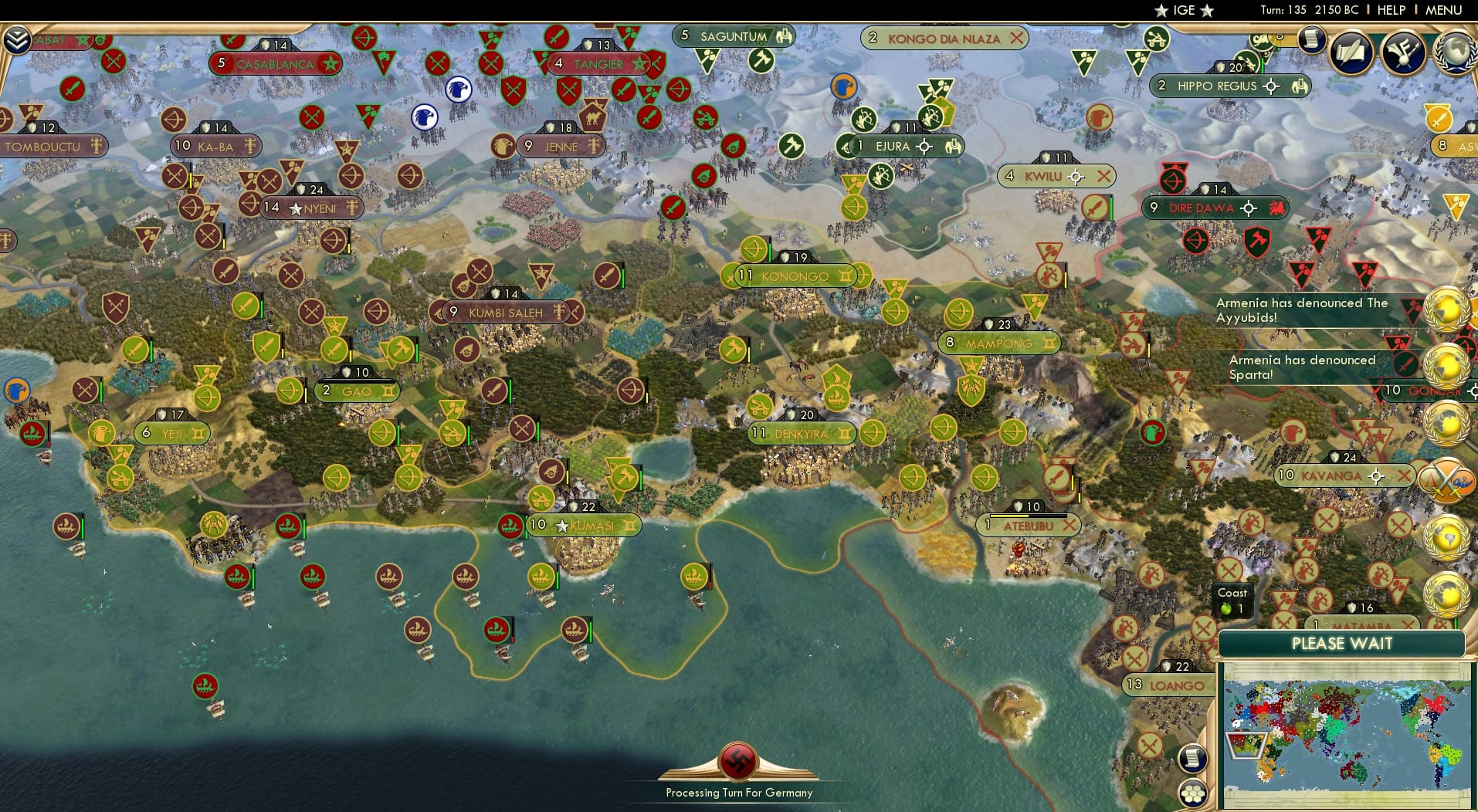Open the MENU from the top bar

pyautogui.click(x=1446, y=10)
